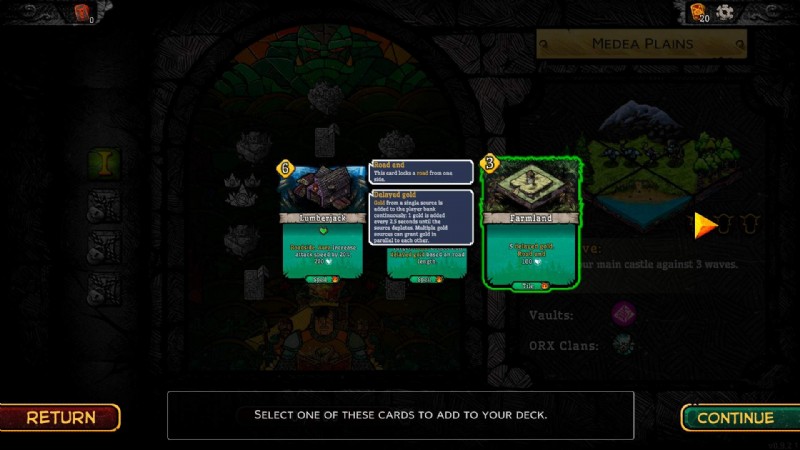Go back with the Return button

tap(61, 417)
